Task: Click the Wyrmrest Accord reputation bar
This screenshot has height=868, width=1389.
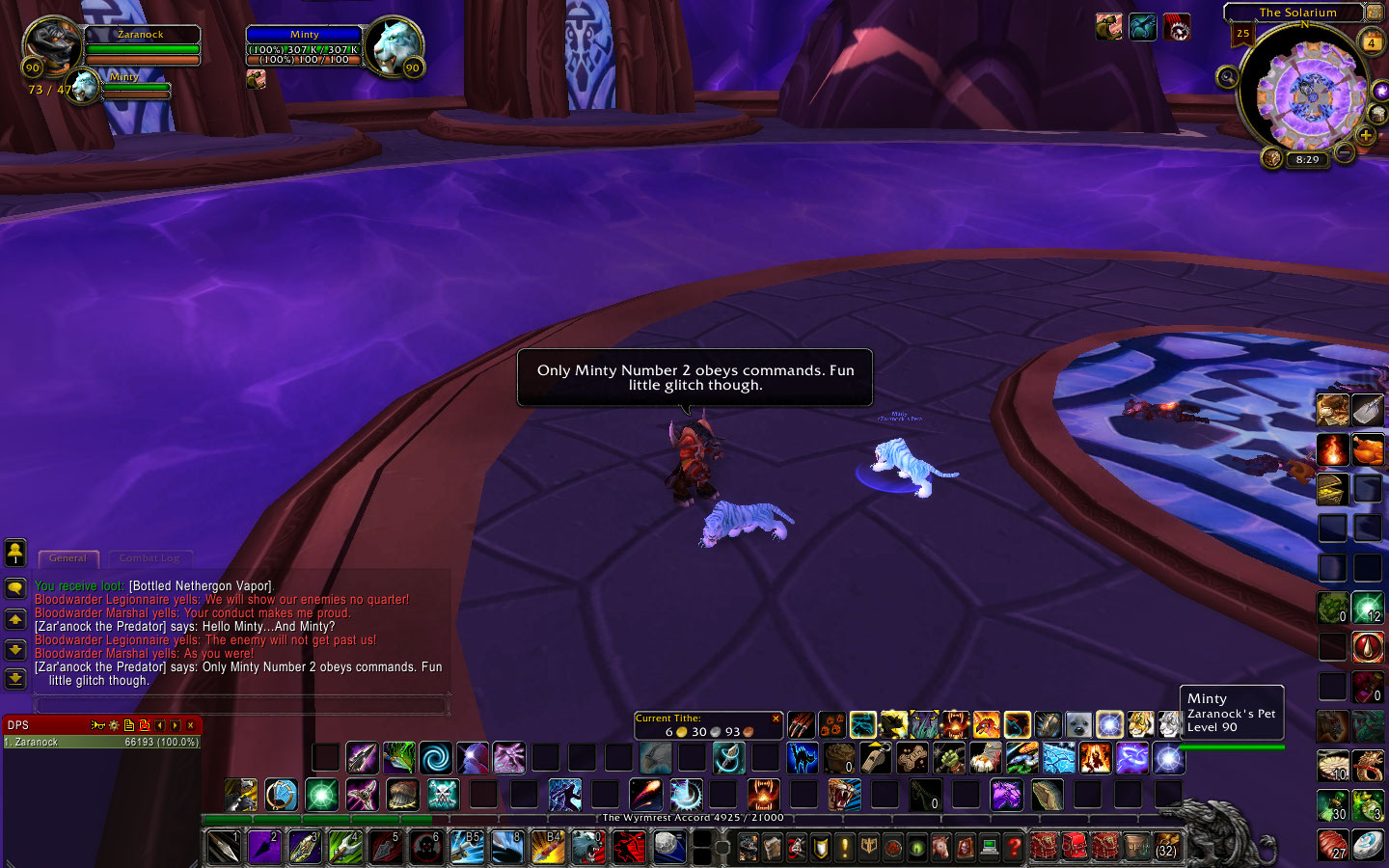Action: coord(694,817)
